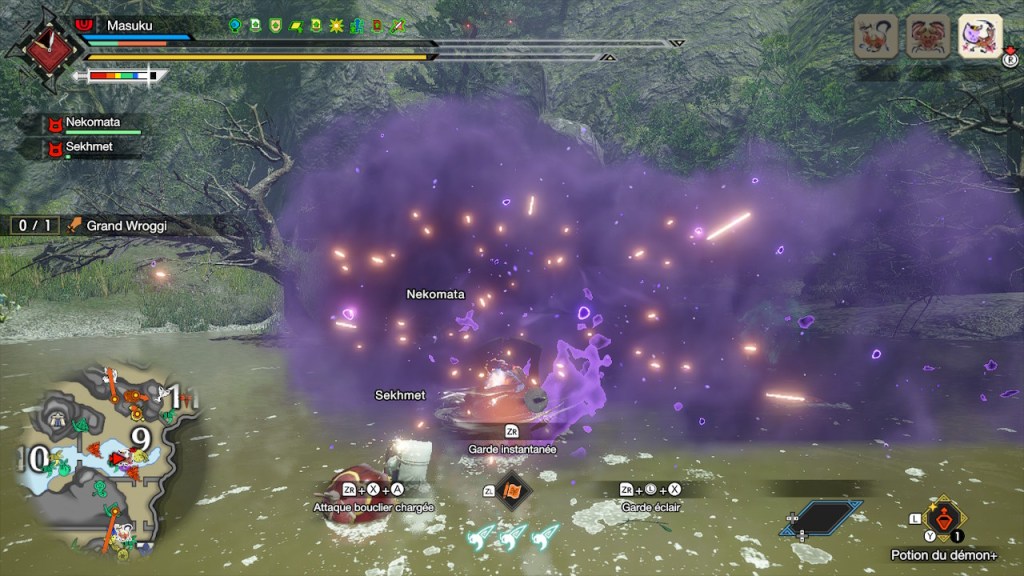Select the red crab monster icon

pos(927,36)
